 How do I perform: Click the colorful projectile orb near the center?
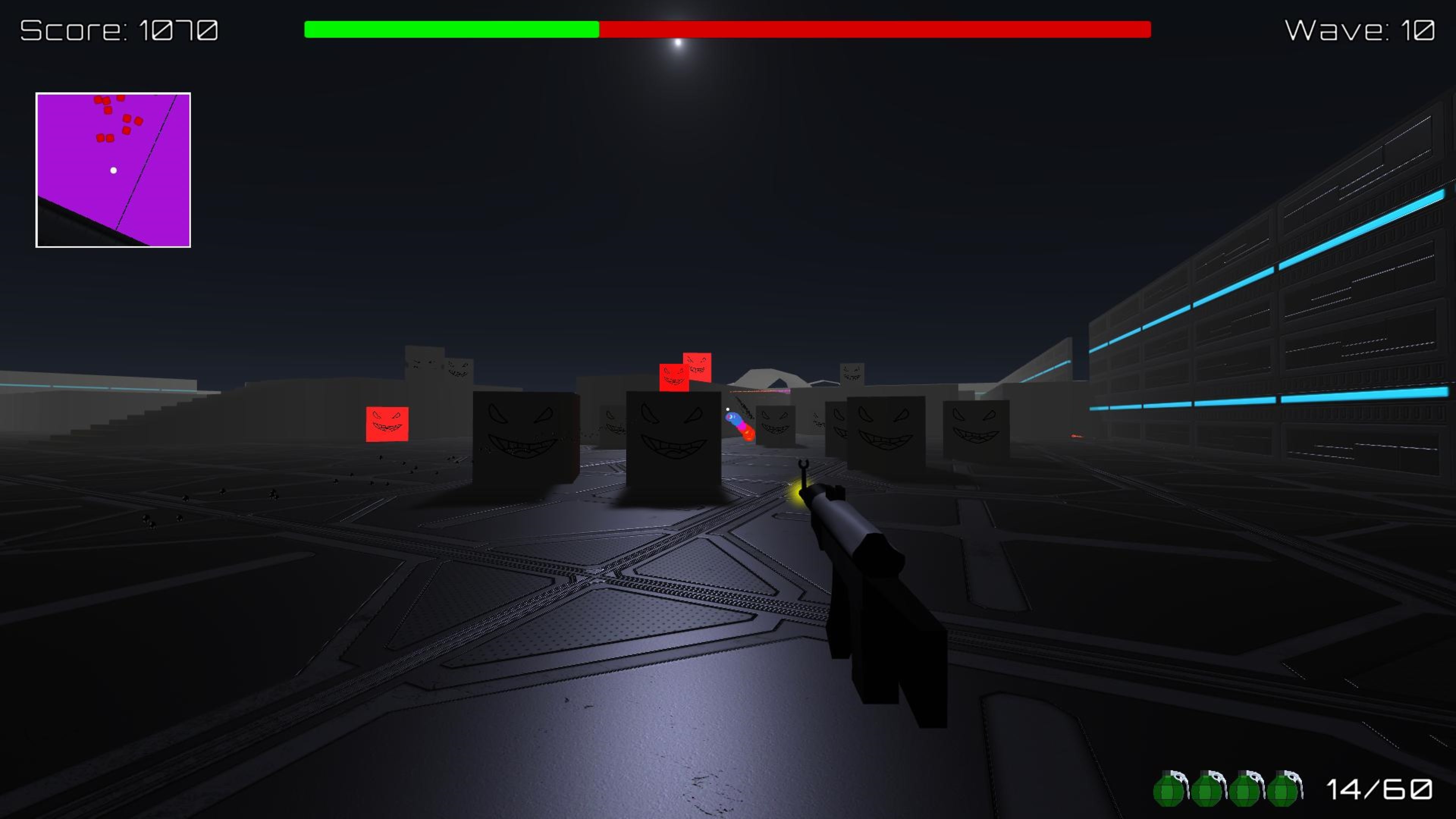[739, 427]
